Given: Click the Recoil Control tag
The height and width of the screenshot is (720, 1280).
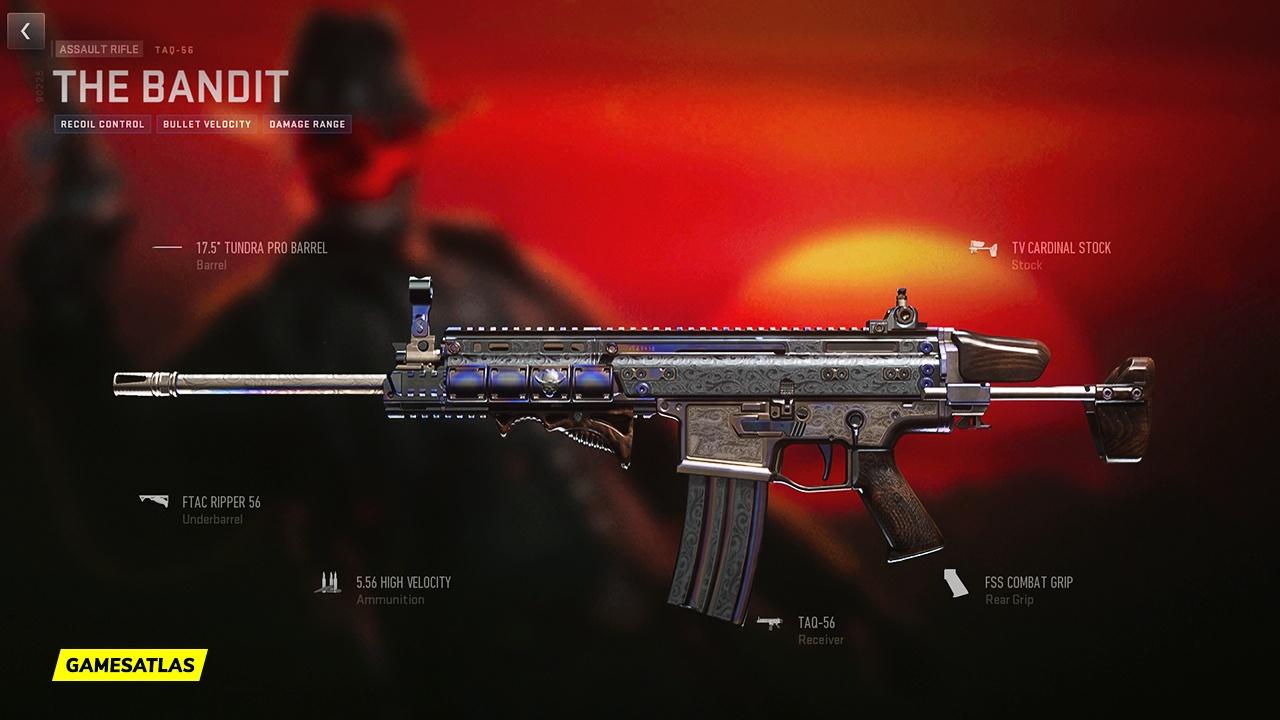Looking at the screenshot, I should pyautogui.click(x=102, y=124).
